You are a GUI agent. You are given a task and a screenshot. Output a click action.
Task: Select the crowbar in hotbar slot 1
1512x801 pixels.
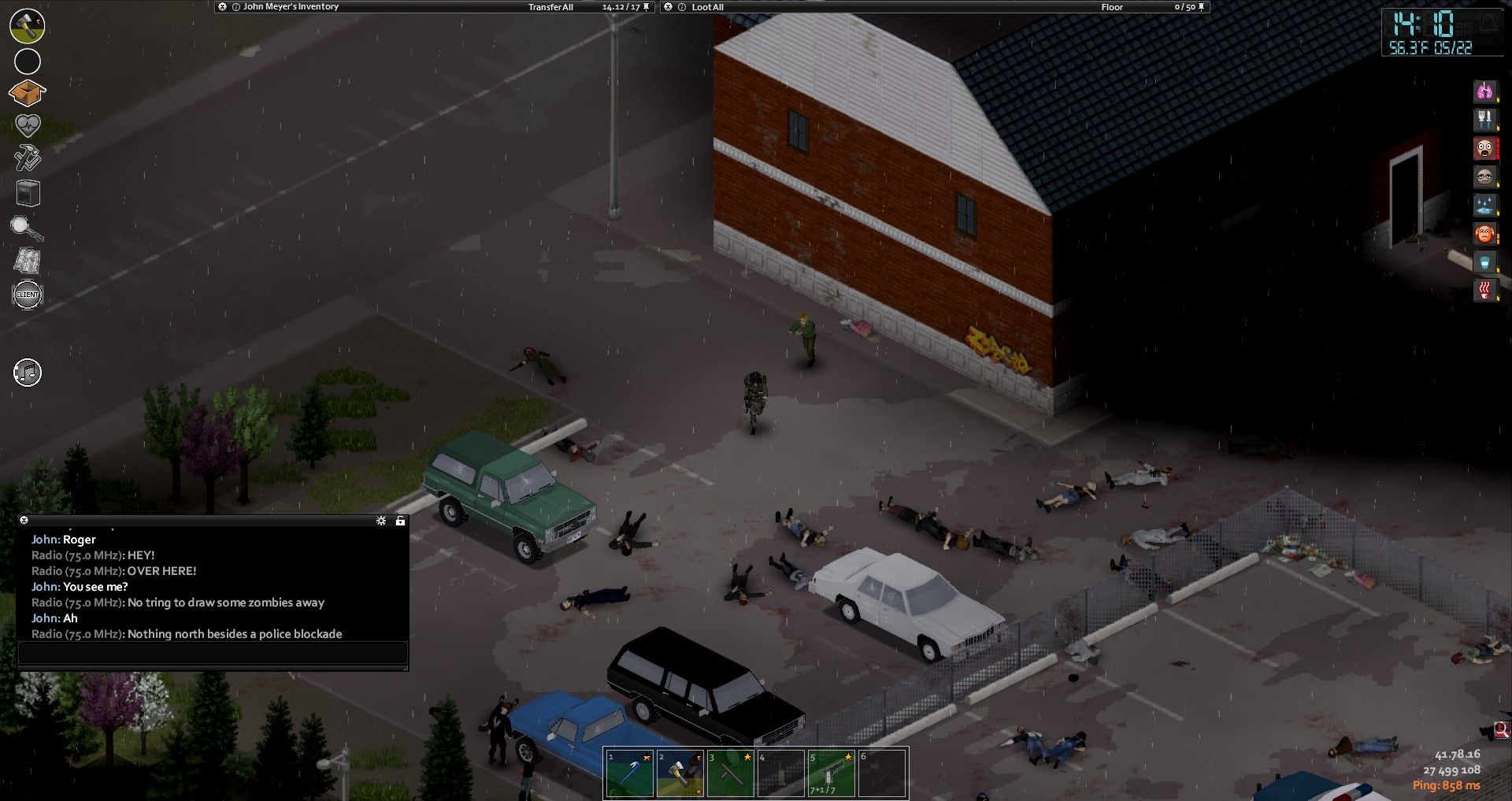[629, 773]
